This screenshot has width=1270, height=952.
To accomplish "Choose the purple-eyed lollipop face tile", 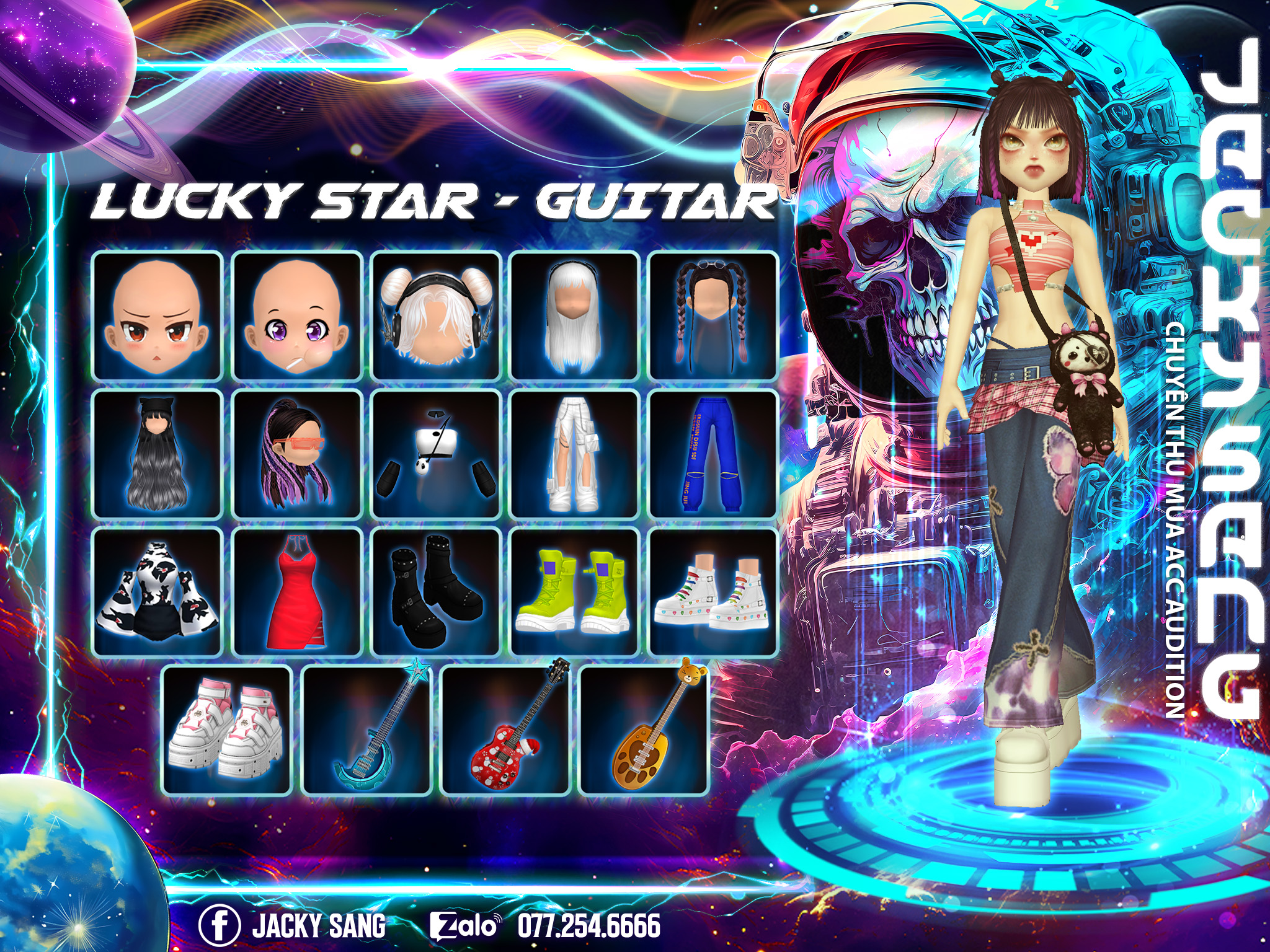I will click(296, 316).
